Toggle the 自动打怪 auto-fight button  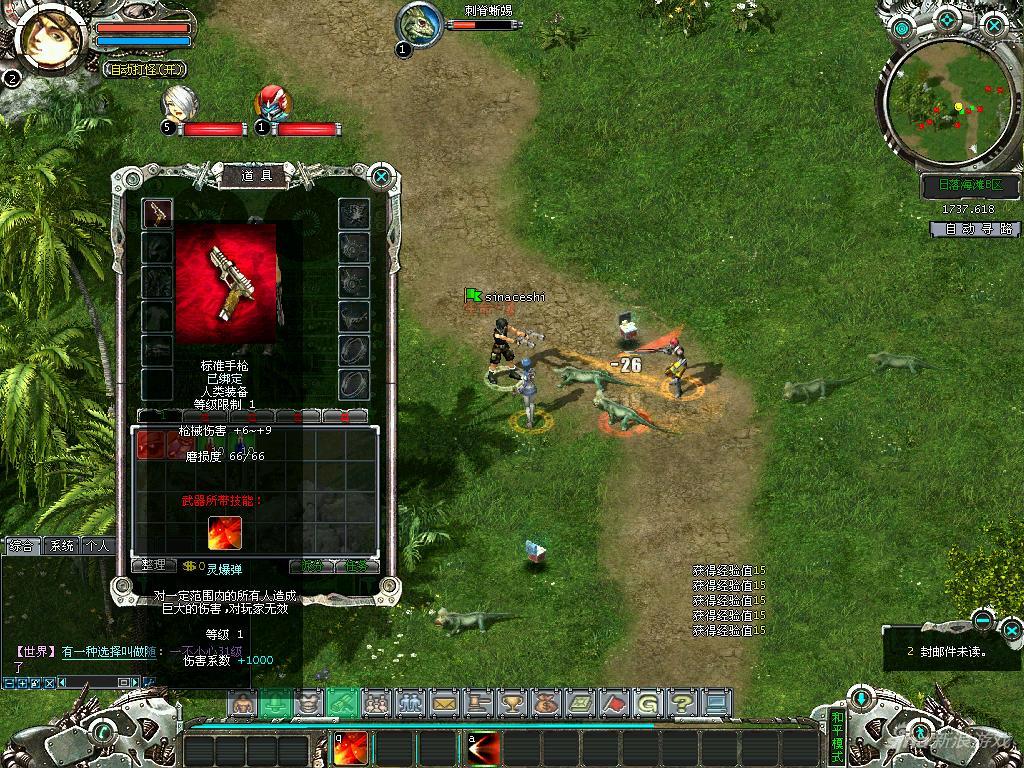(146, 70)
